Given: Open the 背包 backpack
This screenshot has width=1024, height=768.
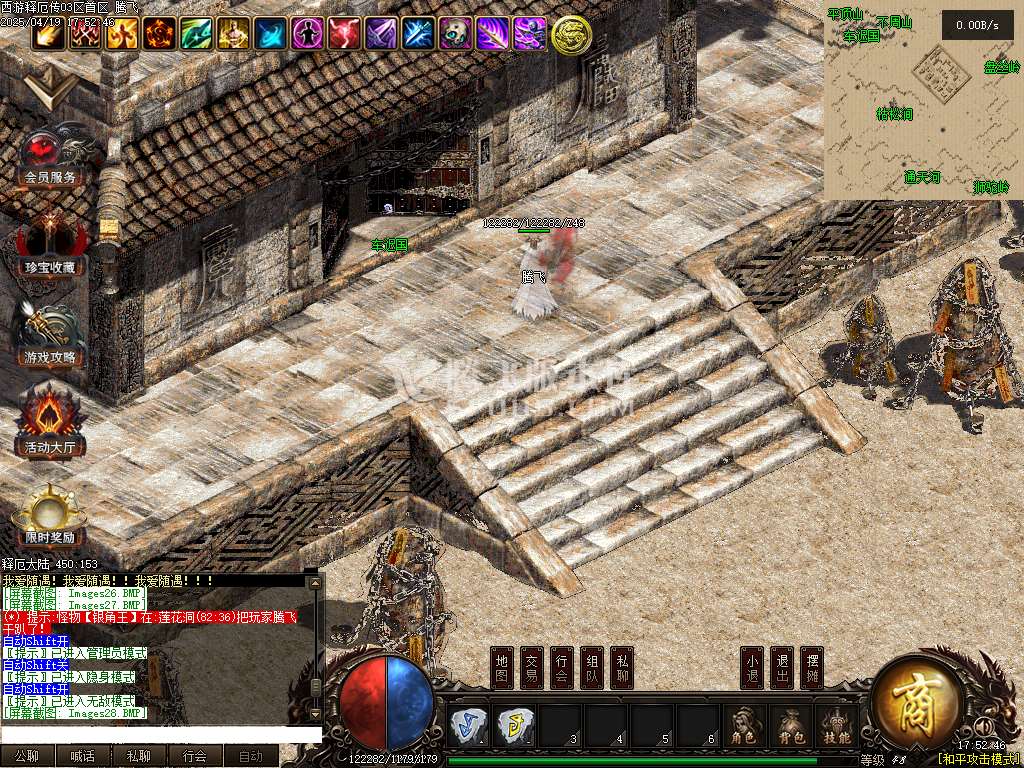Looking at the screenshot, I should coord(789,726).
